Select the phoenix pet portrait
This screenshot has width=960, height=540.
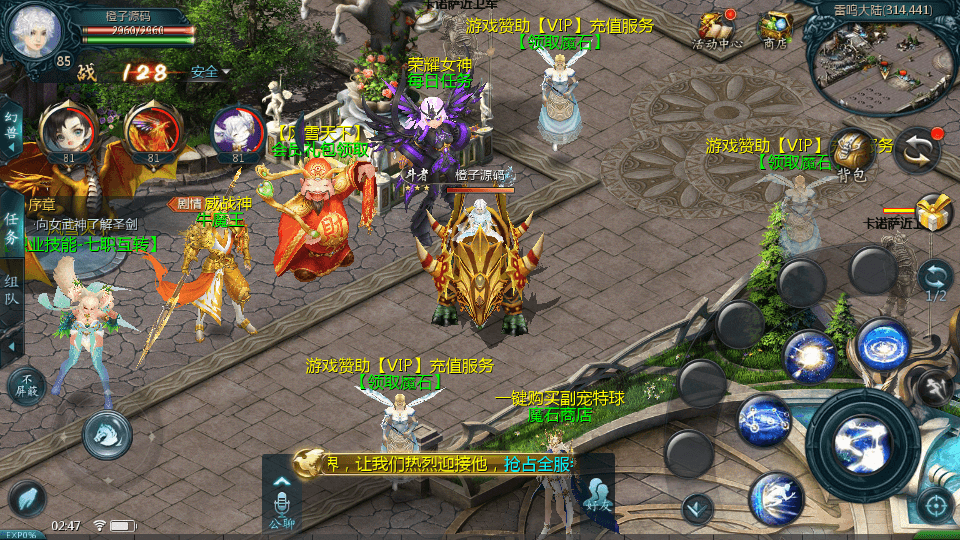153,130
